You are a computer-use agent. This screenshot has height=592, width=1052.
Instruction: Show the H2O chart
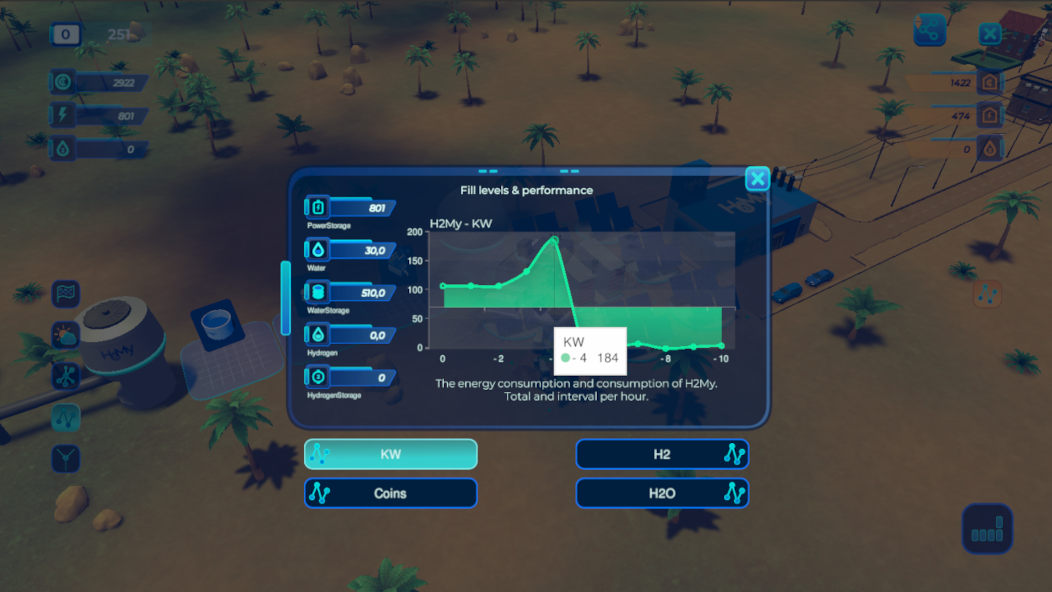[662, 493]
